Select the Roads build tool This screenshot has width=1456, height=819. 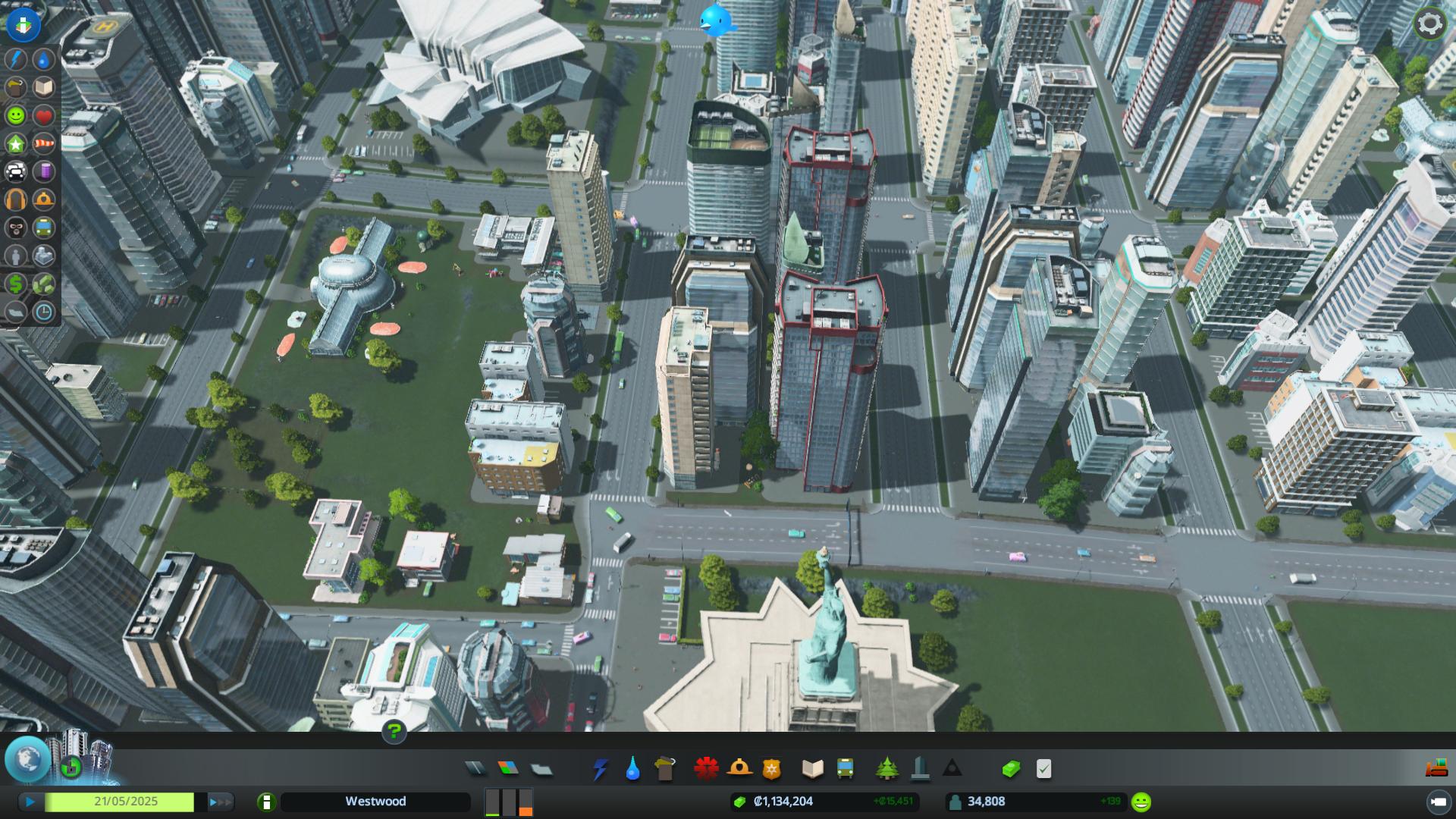[475, 769]
